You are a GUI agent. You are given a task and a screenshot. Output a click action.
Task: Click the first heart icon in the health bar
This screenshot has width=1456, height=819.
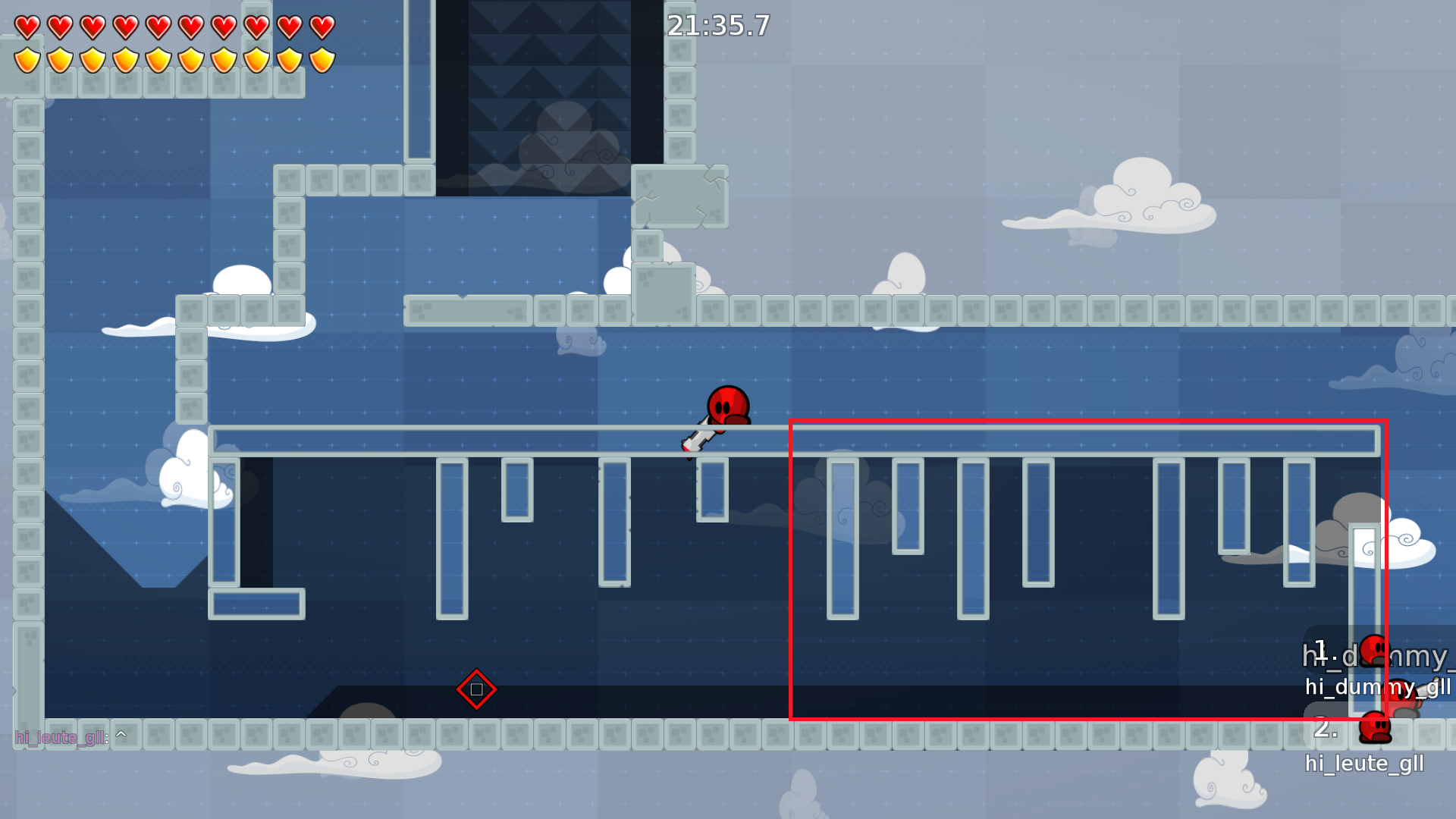point(27,27)
